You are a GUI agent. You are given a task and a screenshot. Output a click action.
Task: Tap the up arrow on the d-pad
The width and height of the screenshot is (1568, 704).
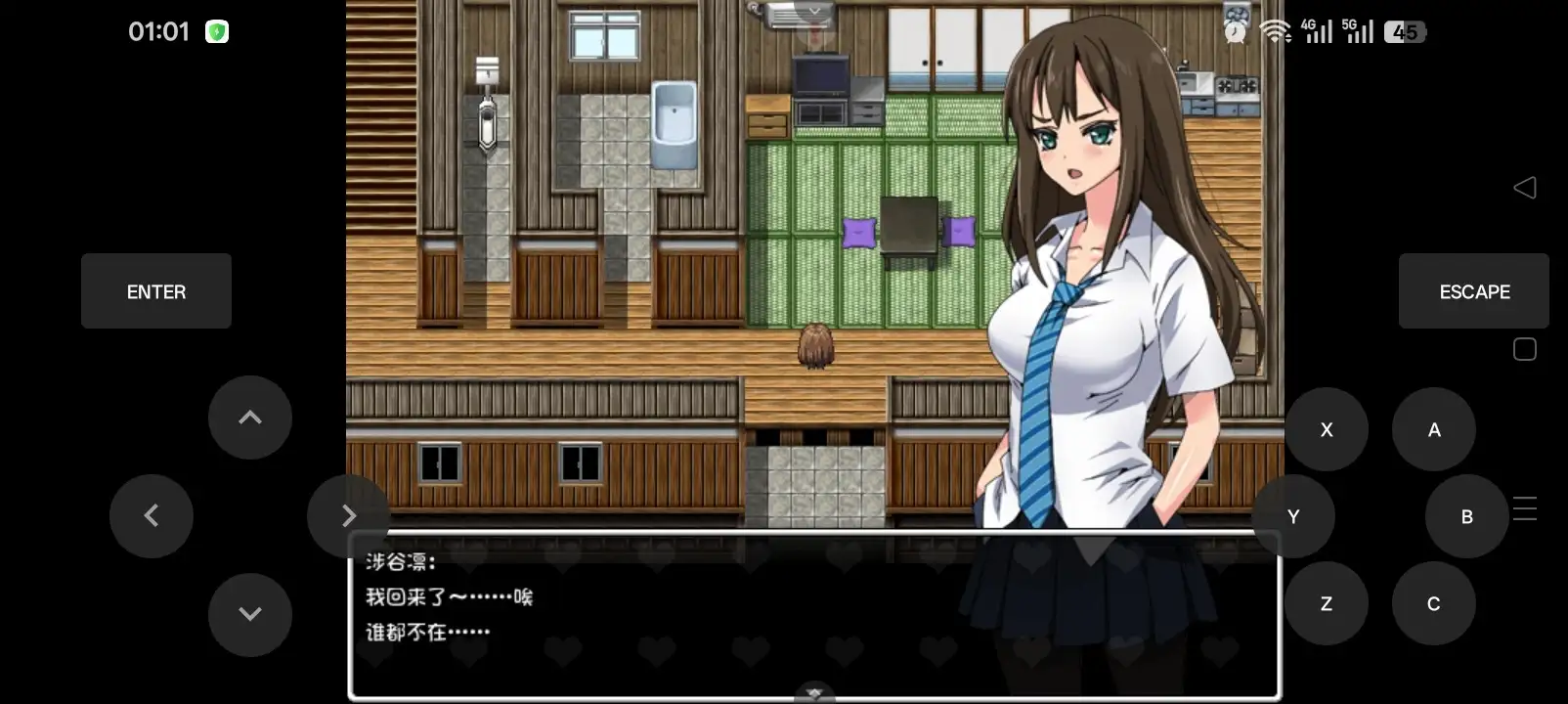[x=250, y=418]
